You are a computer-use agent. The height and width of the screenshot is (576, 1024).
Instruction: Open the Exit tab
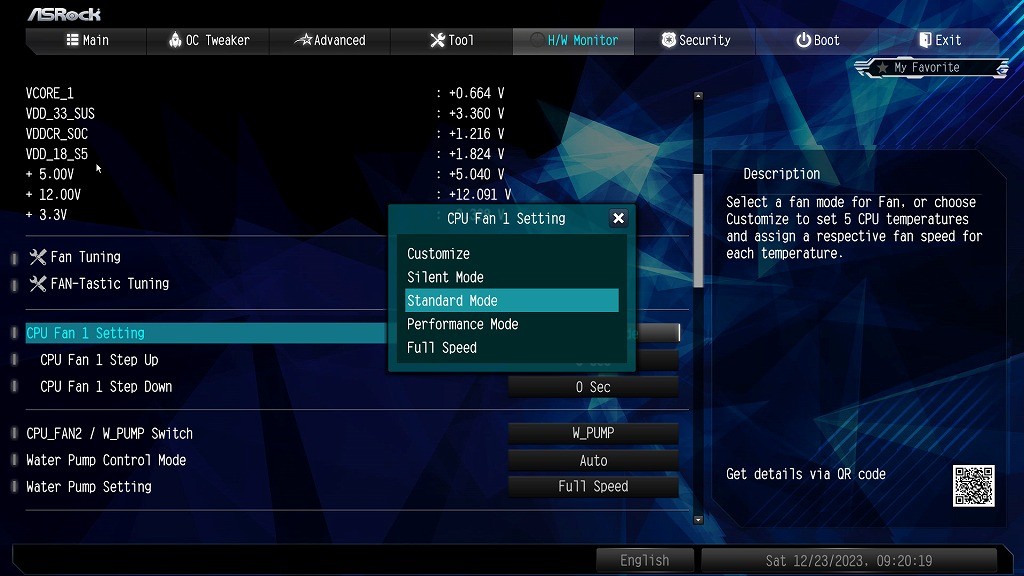(940, 40)
